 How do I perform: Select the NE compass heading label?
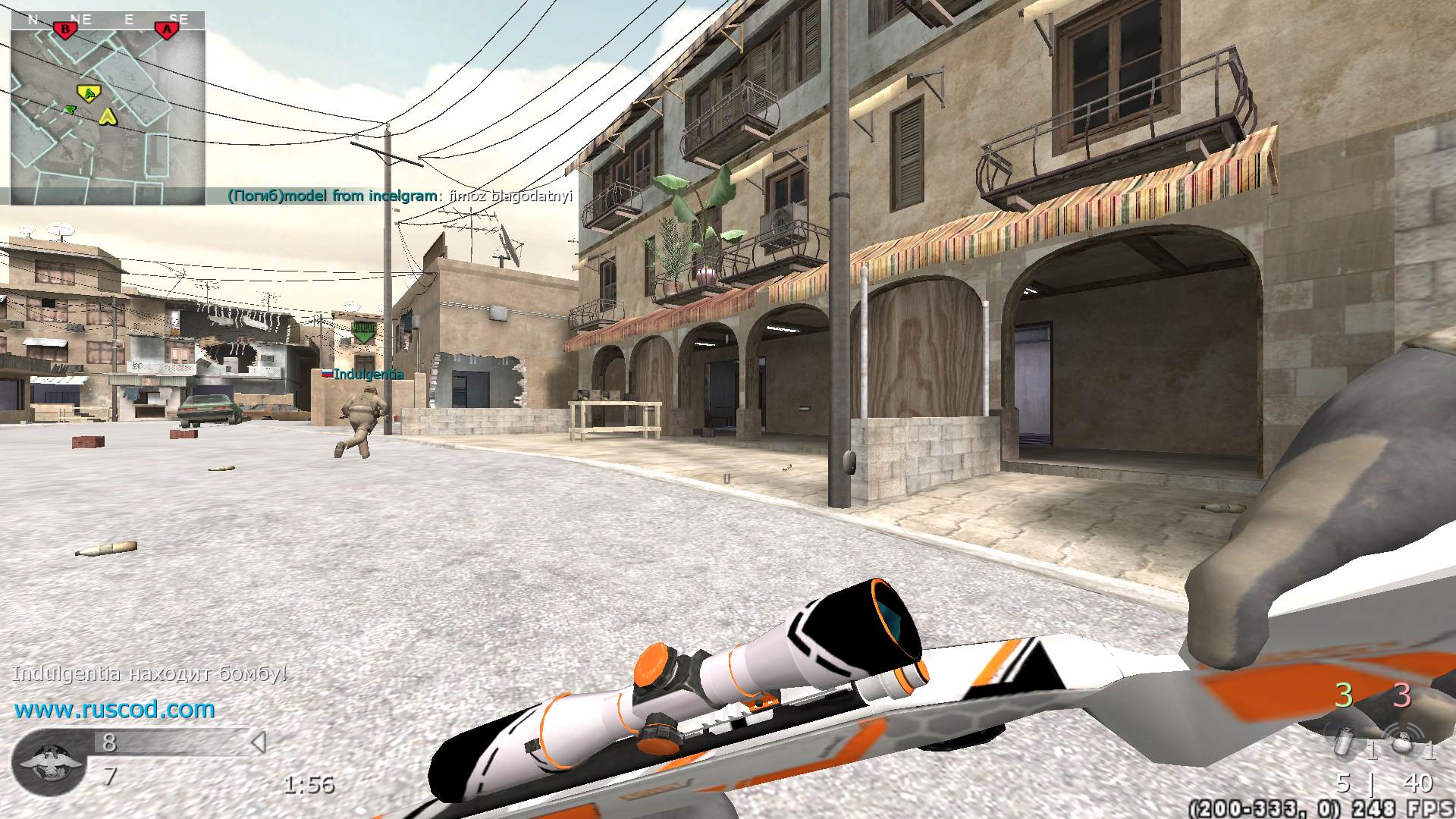coord(82,18)
